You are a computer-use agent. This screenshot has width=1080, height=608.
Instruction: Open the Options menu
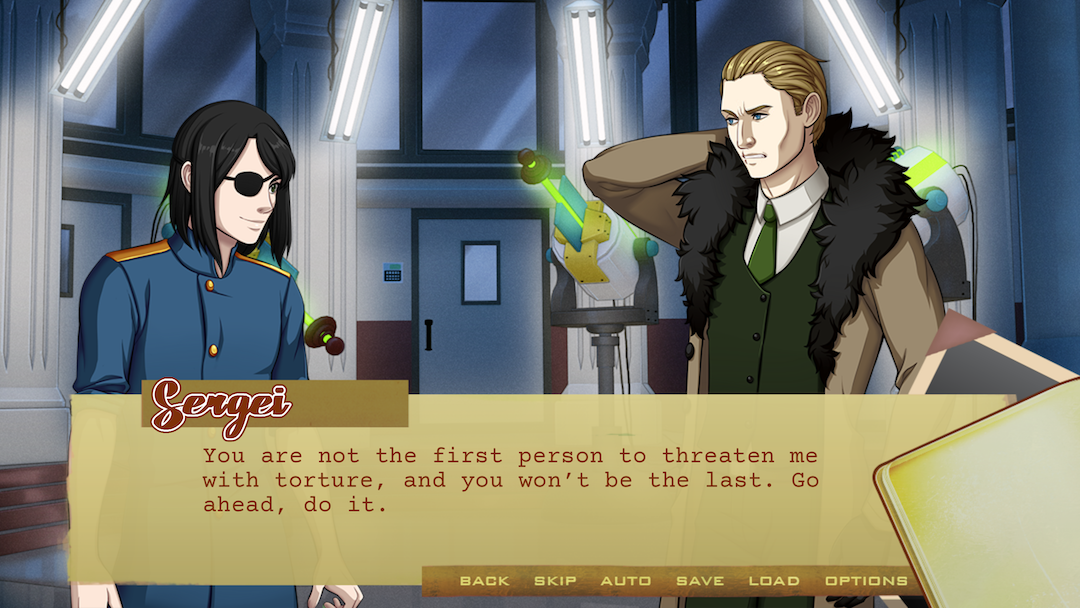pos(866,581)
